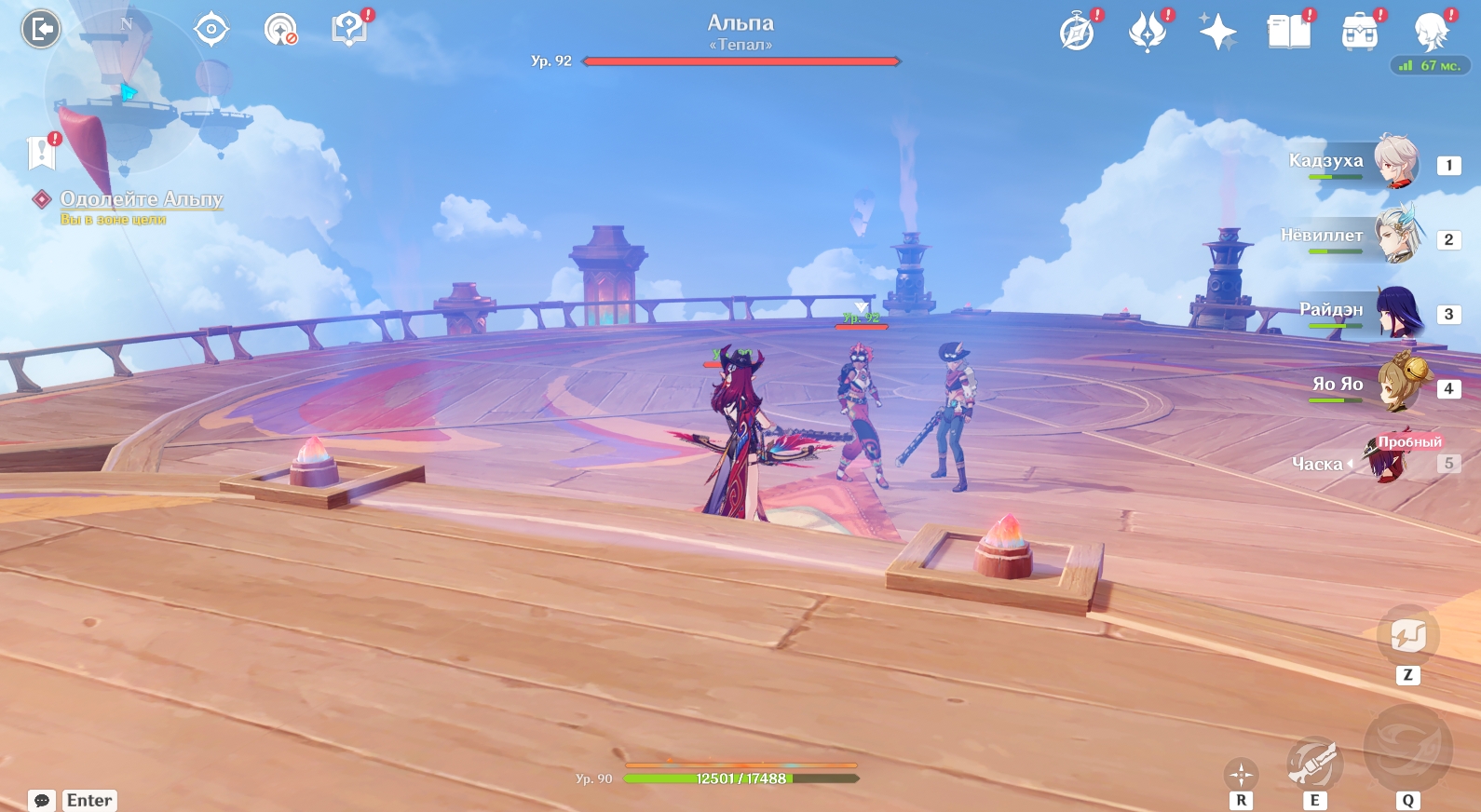This screenshot has height=812, width=1481.
Task: Open the backpack inventory icon
Action: coord(1360,33)
